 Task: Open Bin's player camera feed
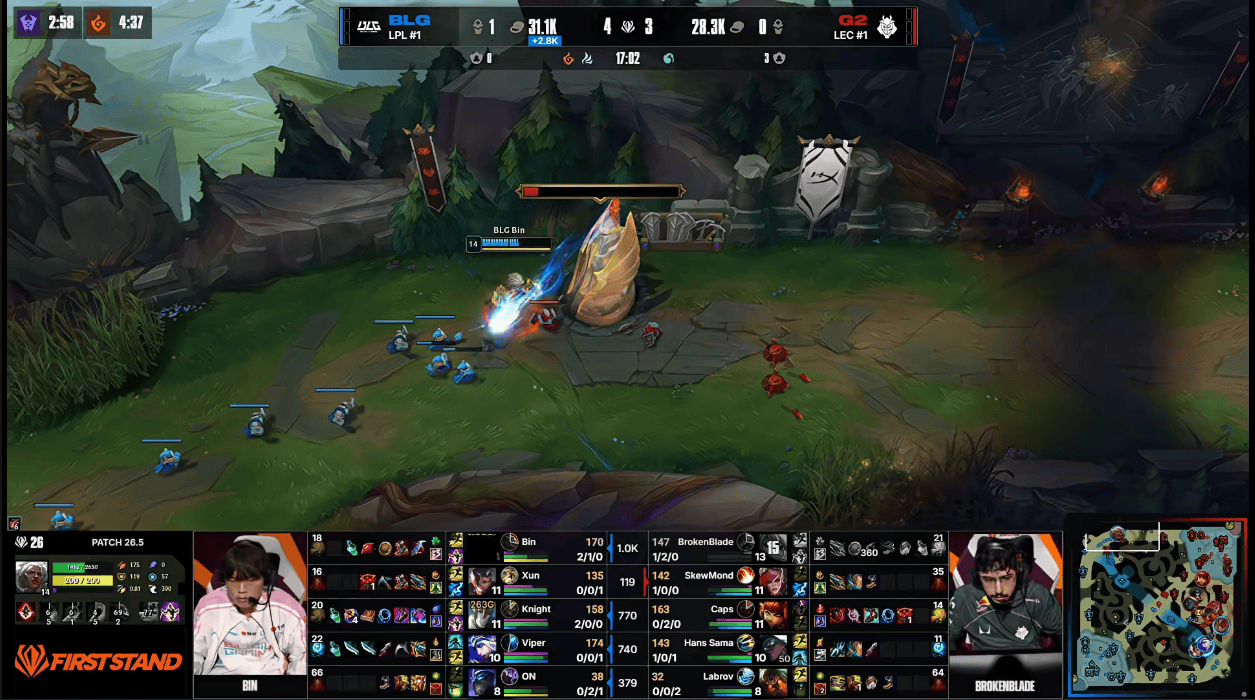[x=249, y=605]
